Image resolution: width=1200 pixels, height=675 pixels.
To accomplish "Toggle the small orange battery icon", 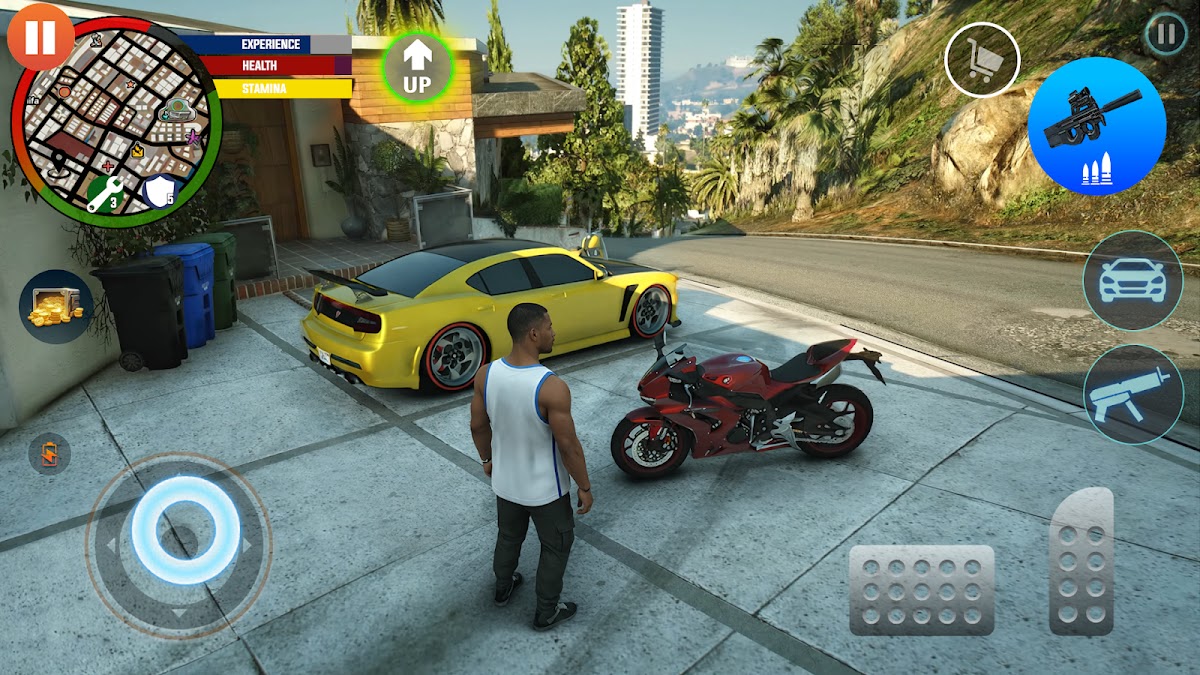I will pyautogui.click(x=49, y=453).
